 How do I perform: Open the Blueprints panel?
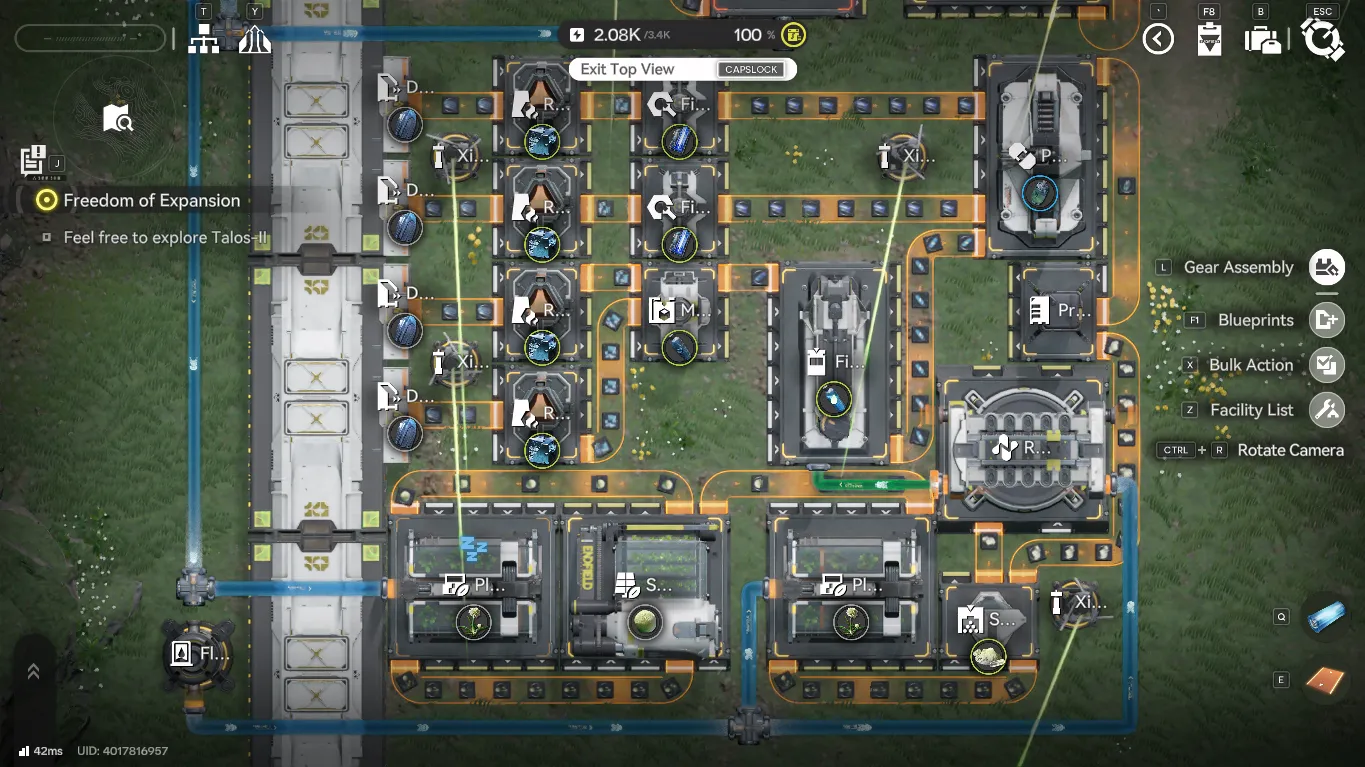click(x=1326, y=320)
